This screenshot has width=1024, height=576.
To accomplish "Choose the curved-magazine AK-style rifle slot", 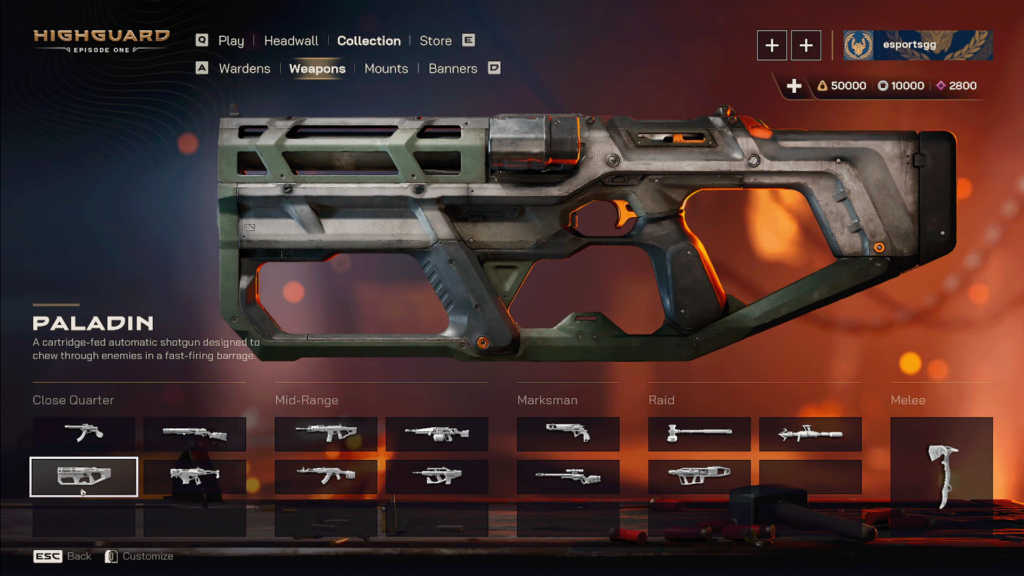I will [x=326, y=476].
